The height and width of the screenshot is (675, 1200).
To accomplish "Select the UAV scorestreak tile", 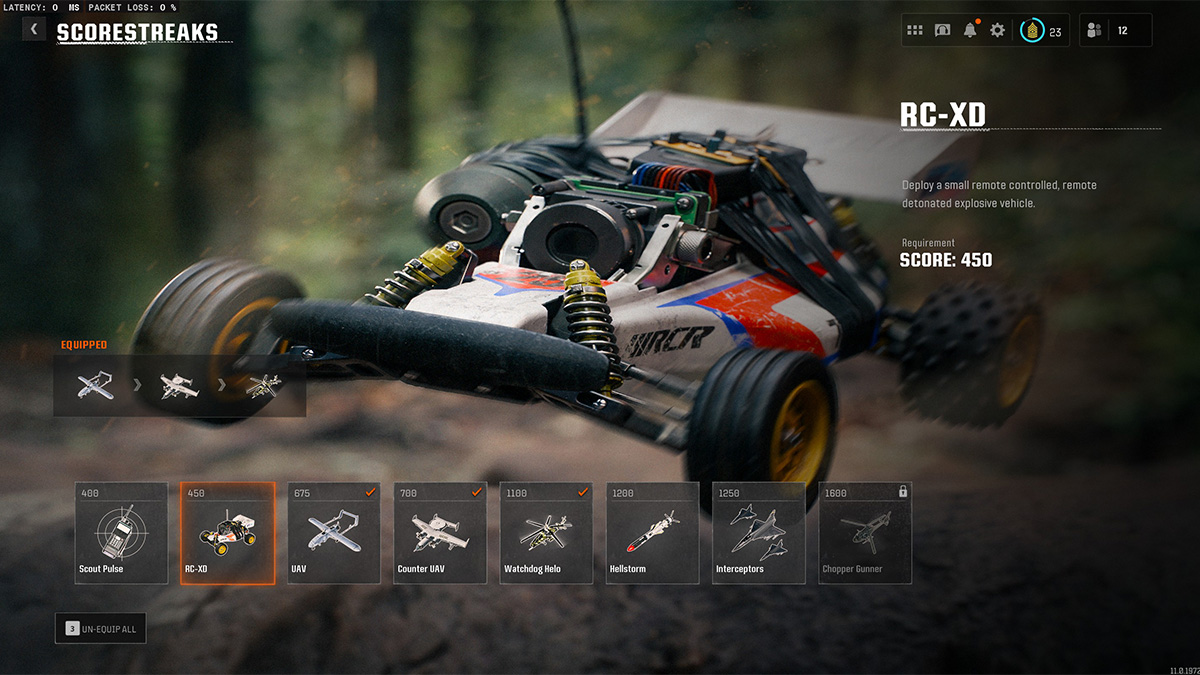I will click(334, 533).
